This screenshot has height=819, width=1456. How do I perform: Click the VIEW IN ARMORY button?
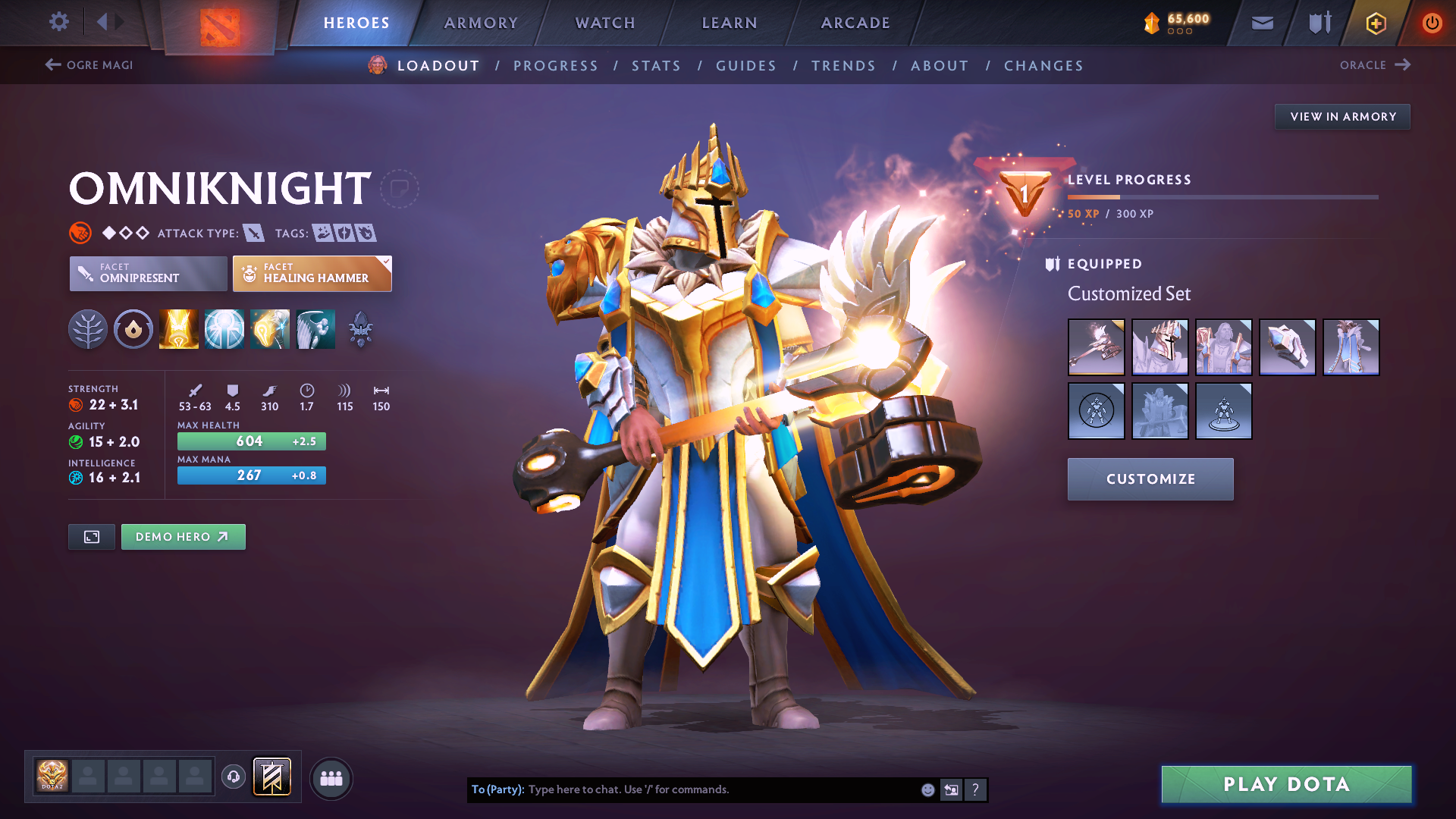(1342, 116)
